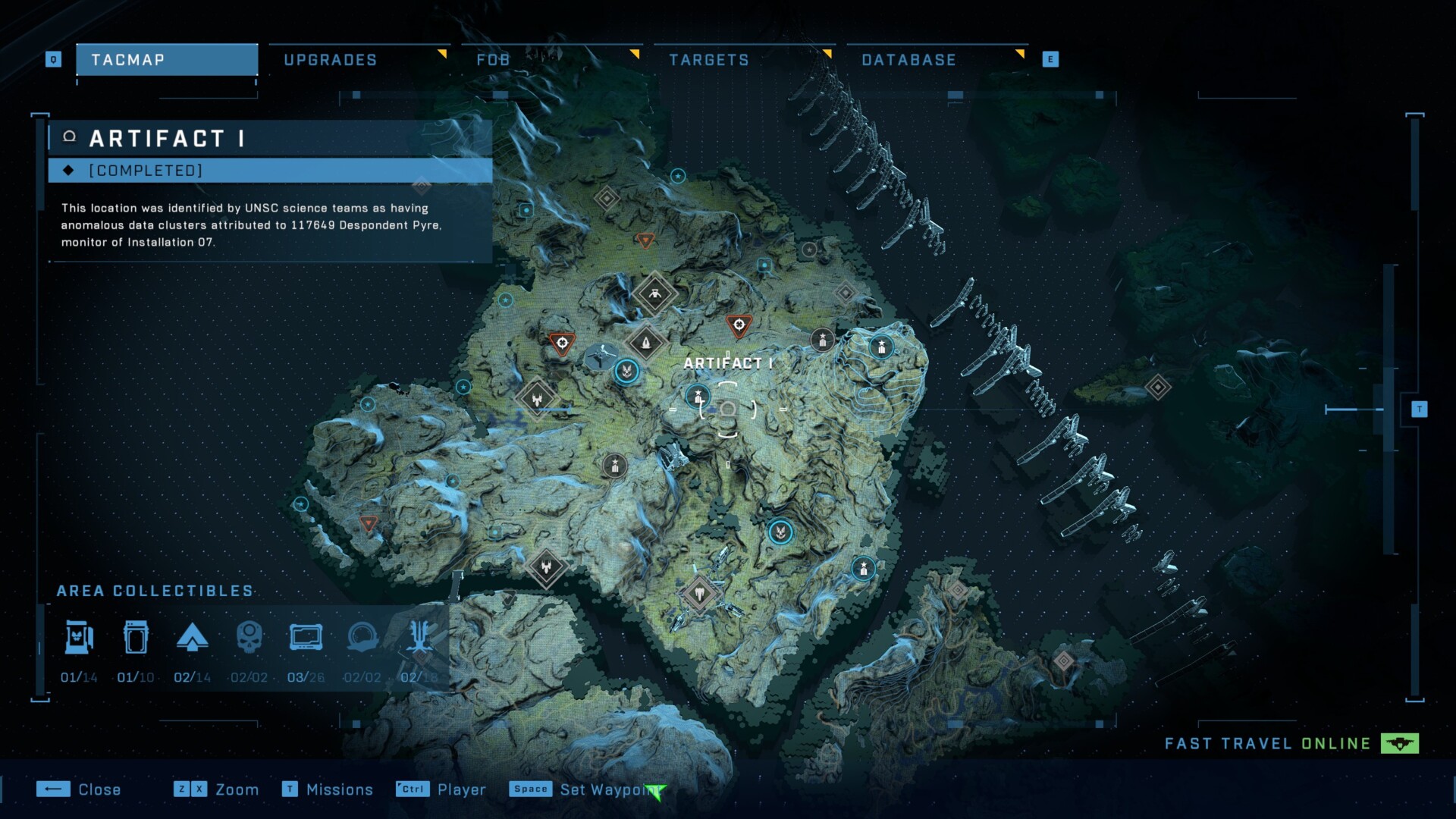
Task: Open the Database tab
Action: (908, 60)
